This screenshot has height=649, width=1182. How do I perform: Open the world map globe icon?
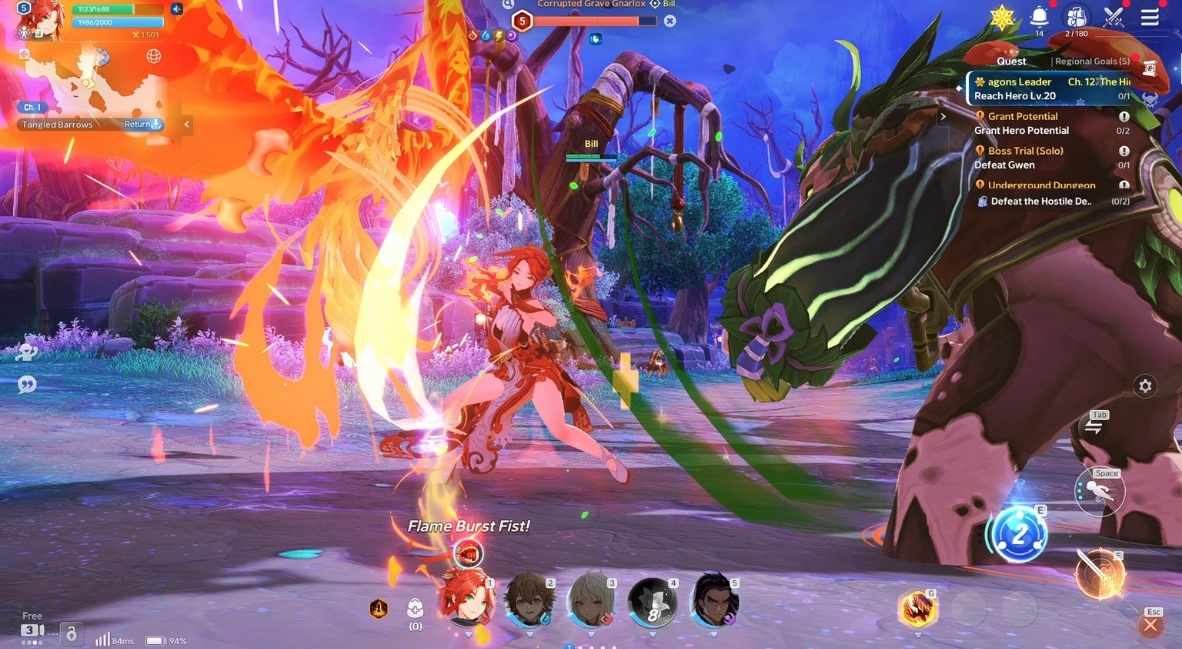tap(154, 56)
